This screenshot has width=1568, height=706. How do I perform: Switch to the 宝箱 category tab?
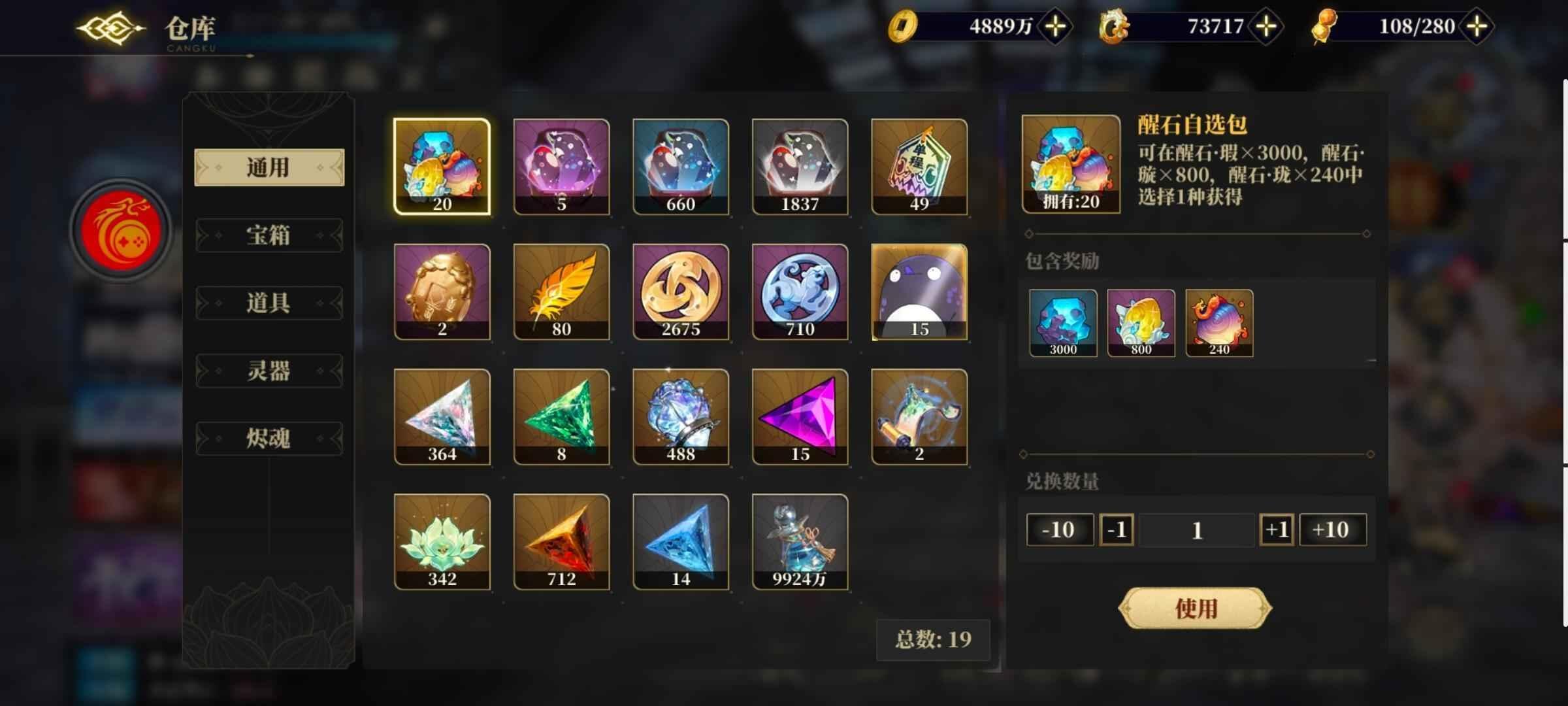click(x=269, y=235)
